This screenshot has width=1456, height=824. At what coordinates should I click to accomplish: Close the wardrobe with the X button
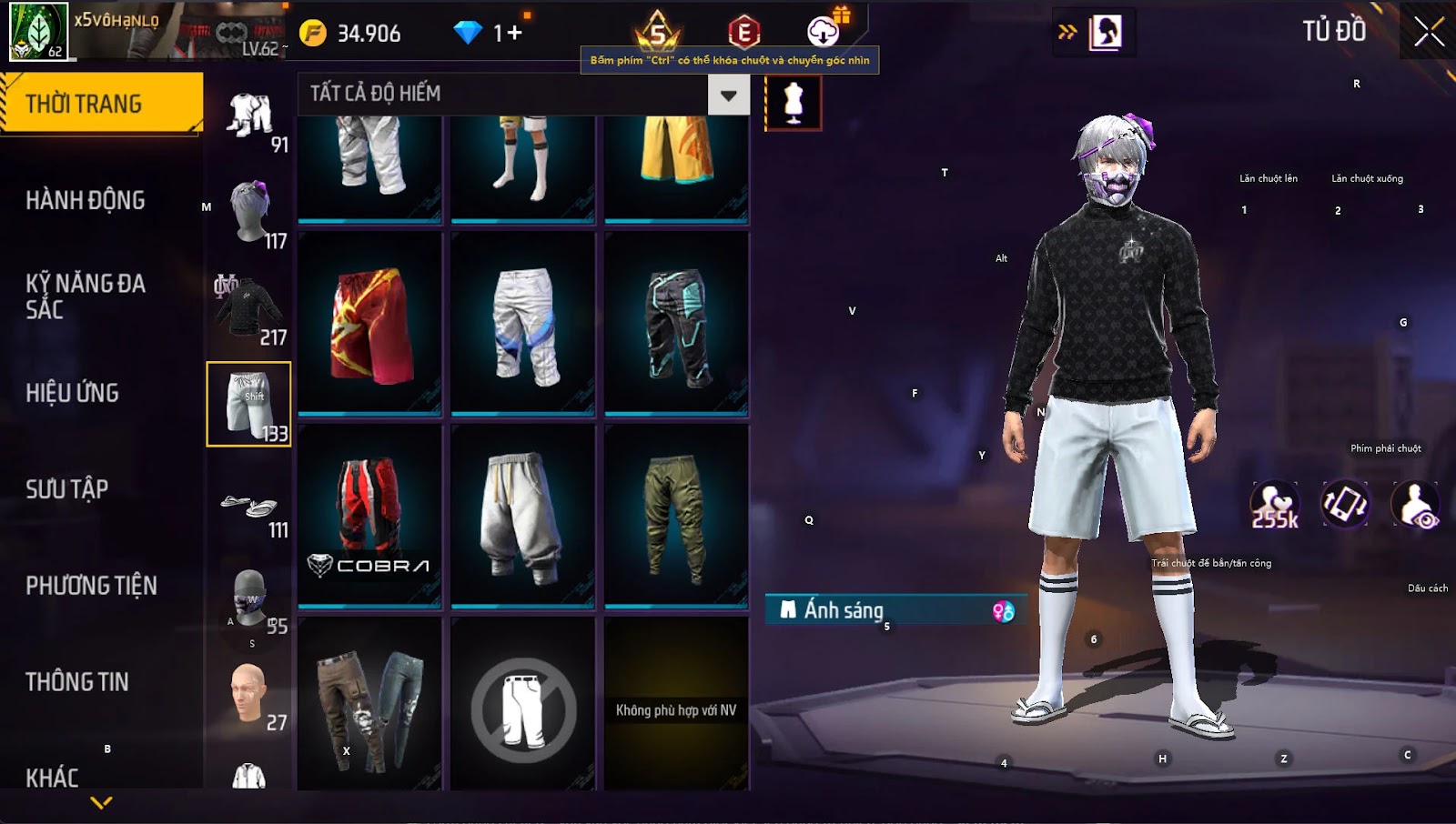click(x=1429, y=32)
